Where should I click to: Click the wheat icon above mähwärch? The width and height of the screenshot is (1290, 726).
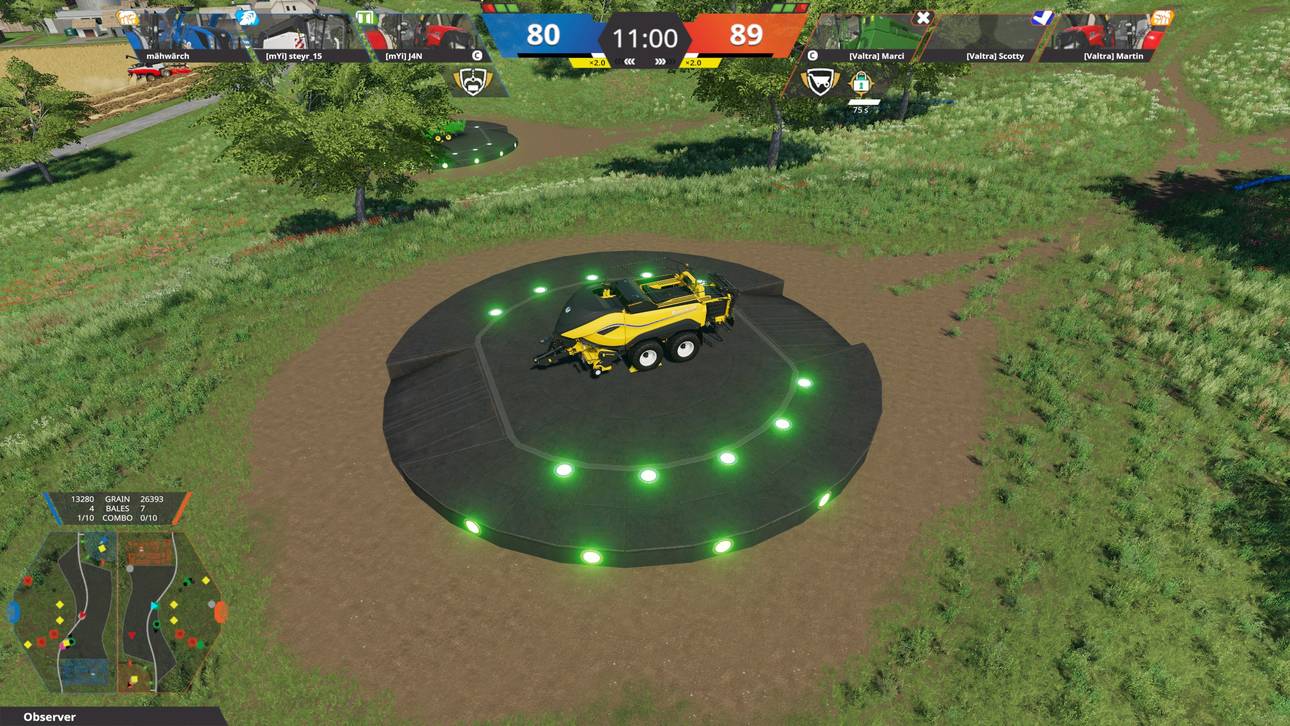(127, 17)
